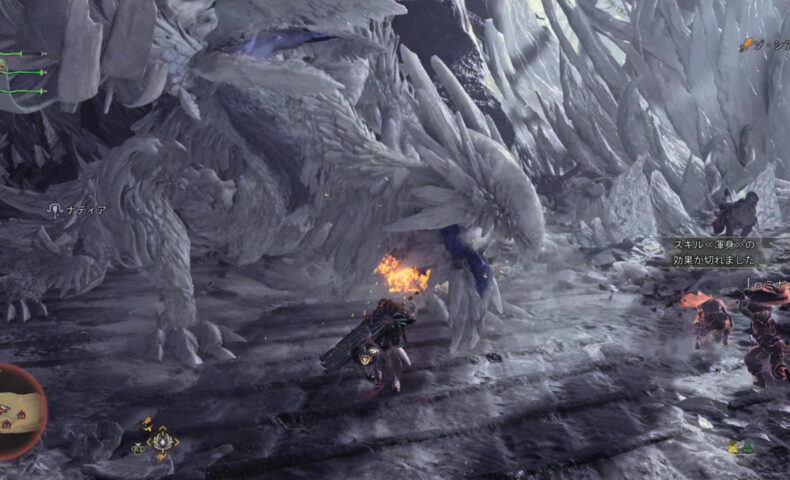The width and height of the screenshot is (790, 480).
Task: Click the yellow status icon
Action: [x=733, y=447]
